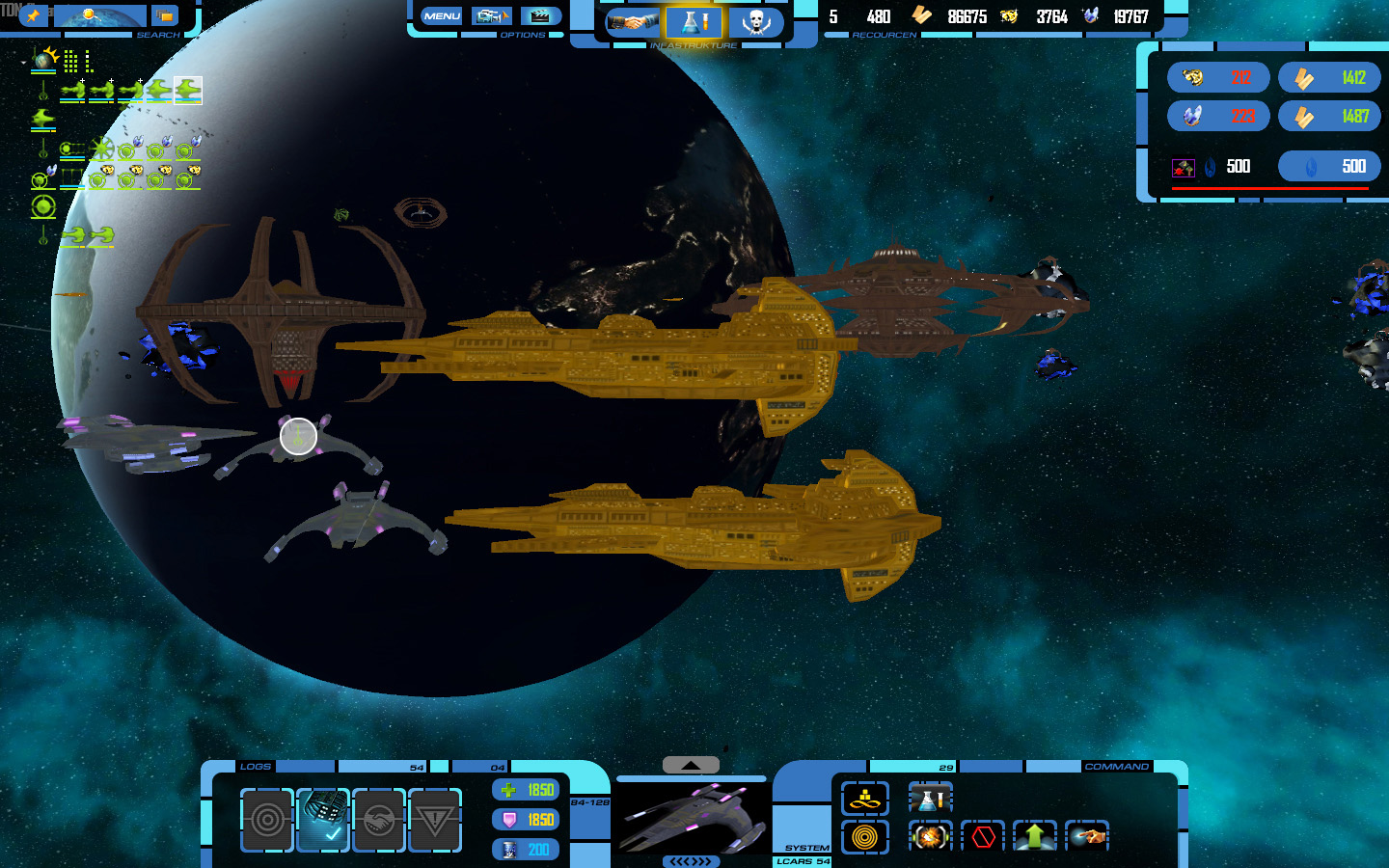The image size is (1389, 868).
Task: Select the crowned planet icon in the fleet list
Action: [44, 60]
